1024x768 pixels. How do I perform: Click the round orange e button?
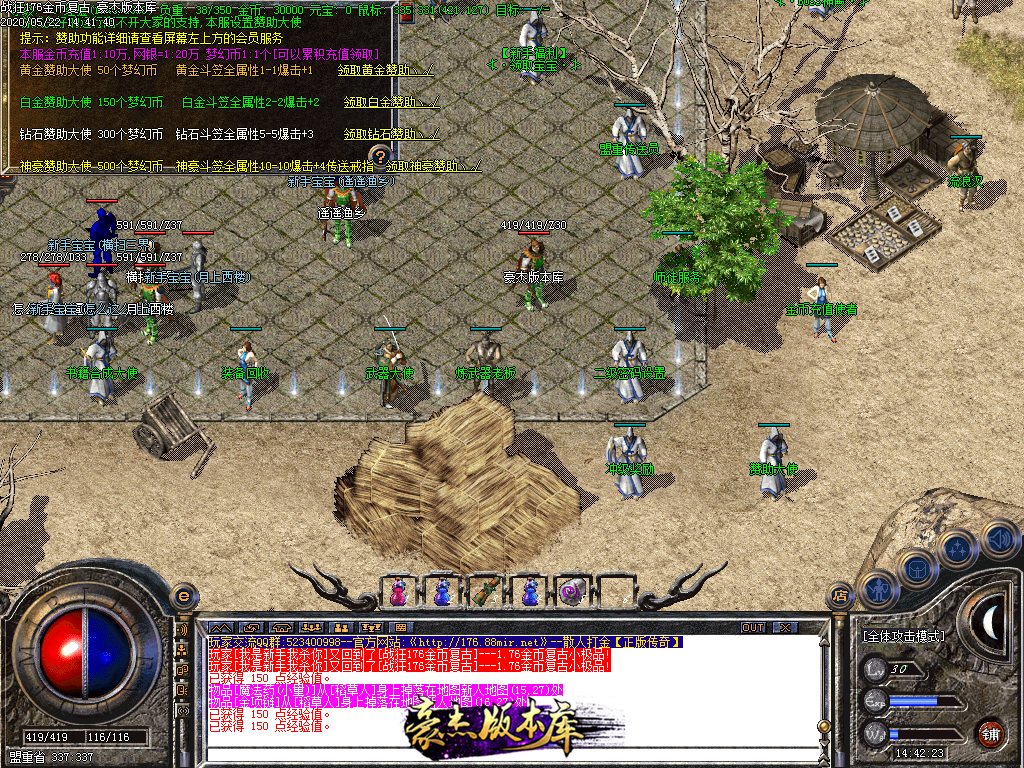tap(182, 596)
